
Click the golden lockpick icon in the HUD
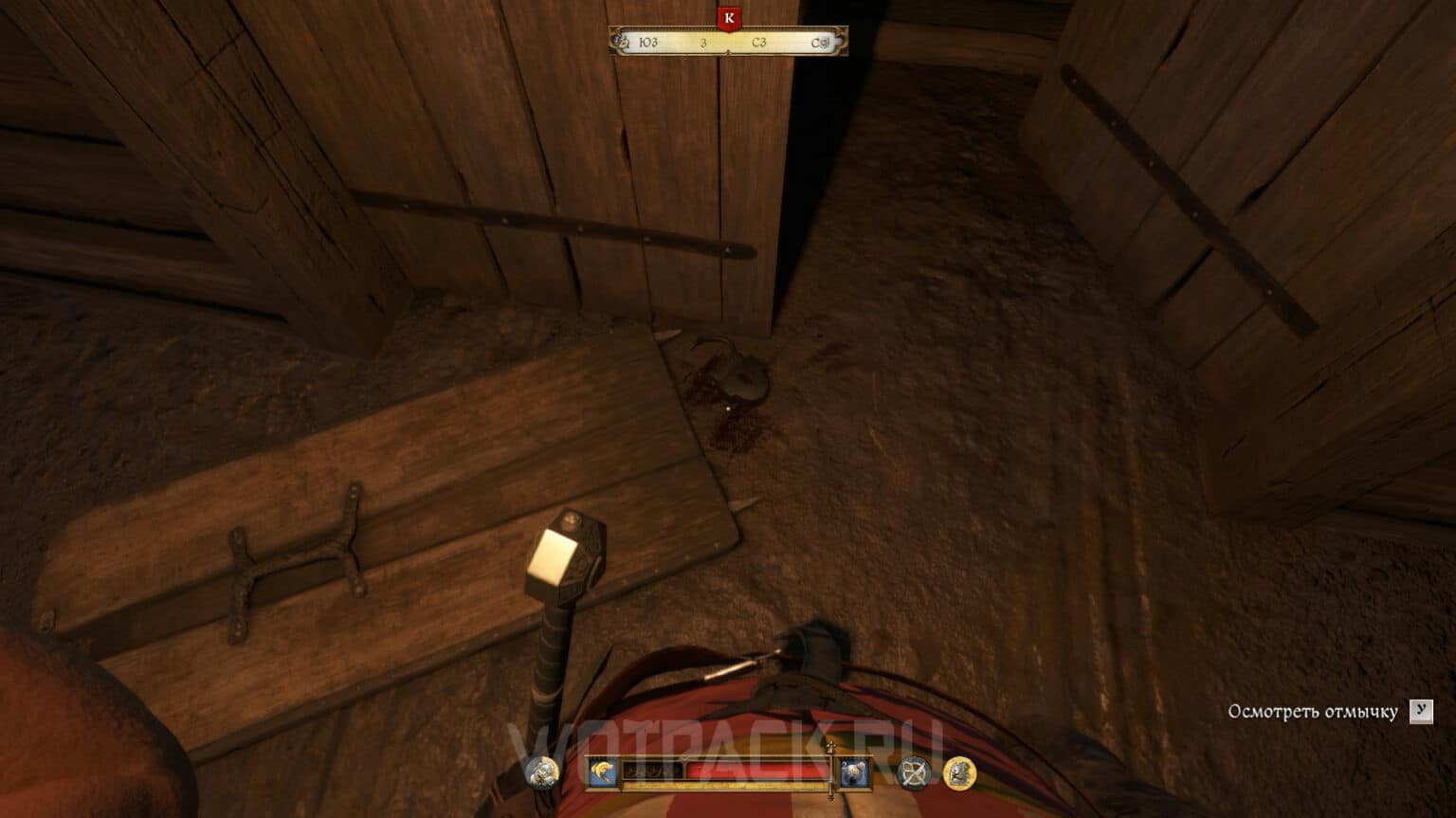(602, 771)
